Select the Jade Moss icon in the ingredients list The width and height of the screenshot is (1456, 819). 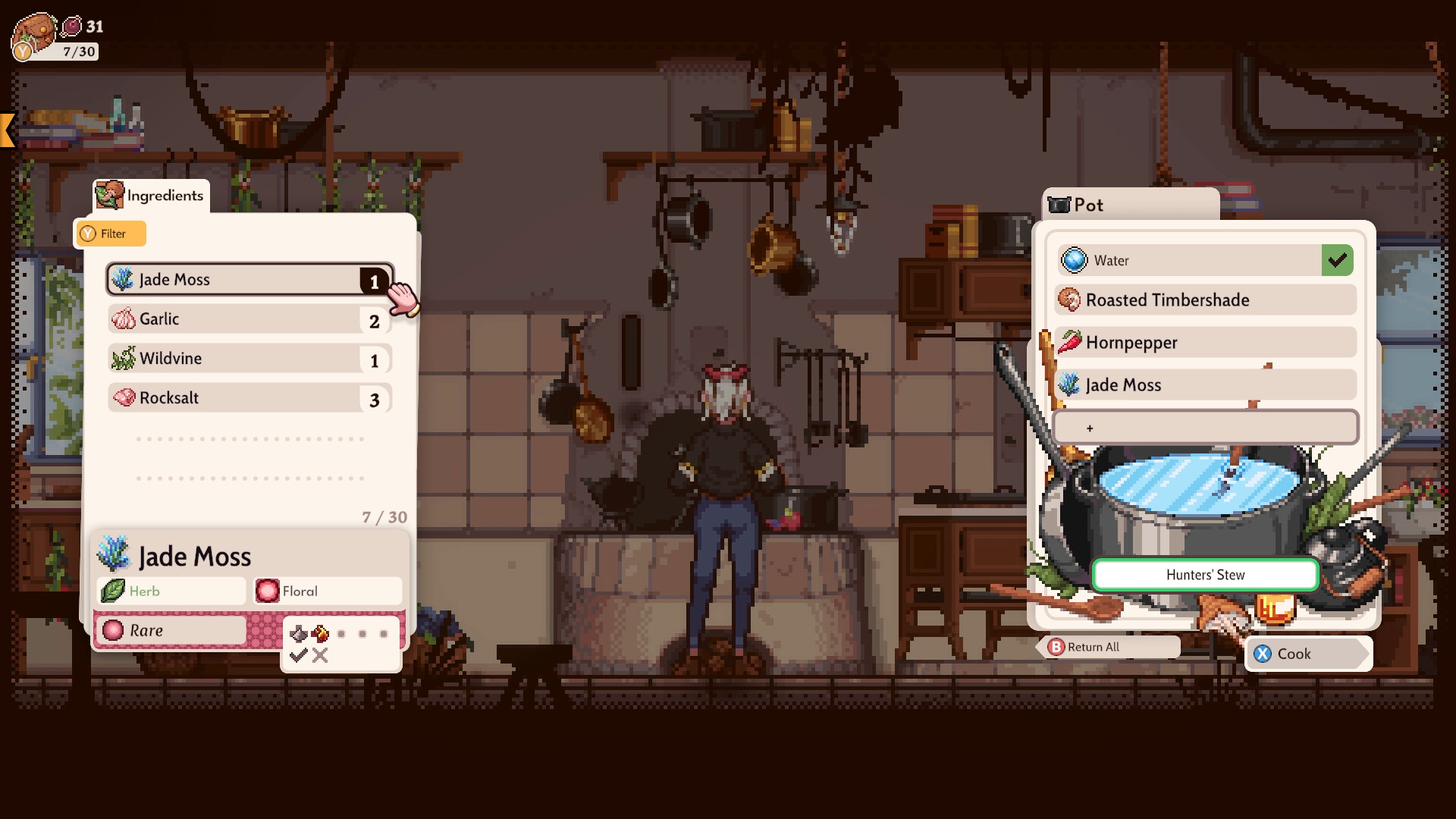(x=122, y=279)
